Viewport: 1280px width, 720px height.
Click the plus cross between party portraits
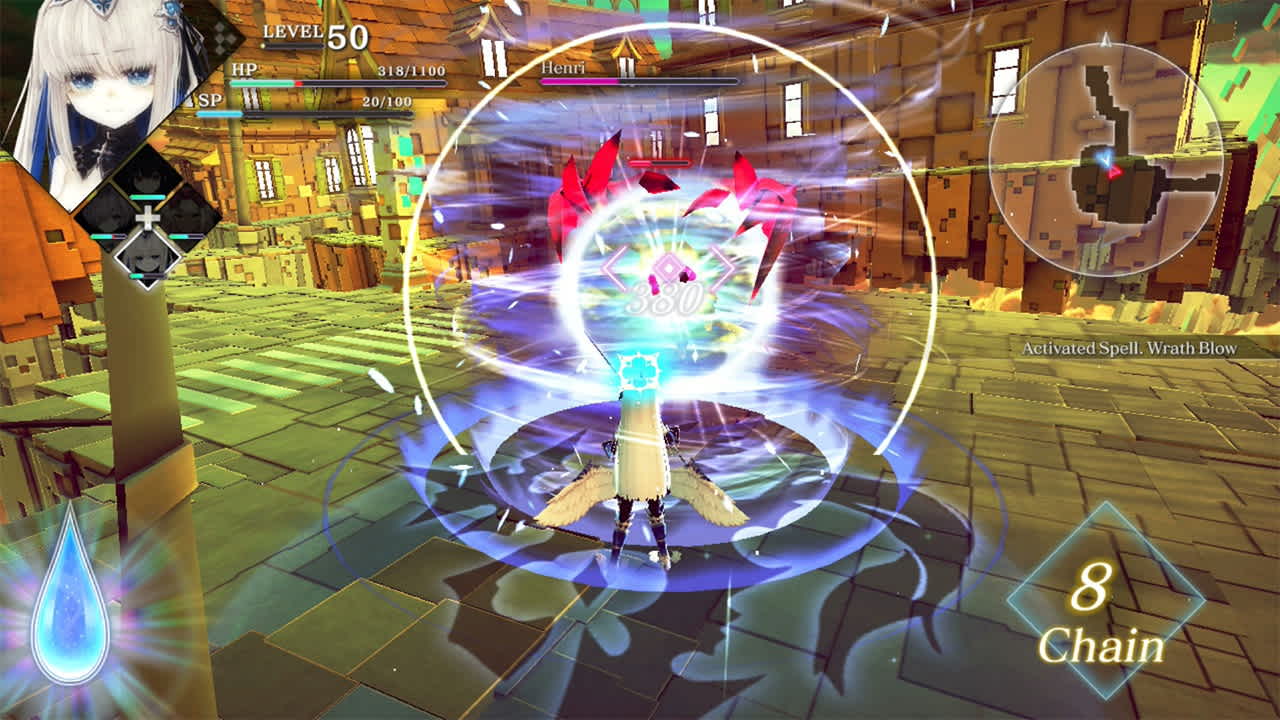click(x=148, y=218)
